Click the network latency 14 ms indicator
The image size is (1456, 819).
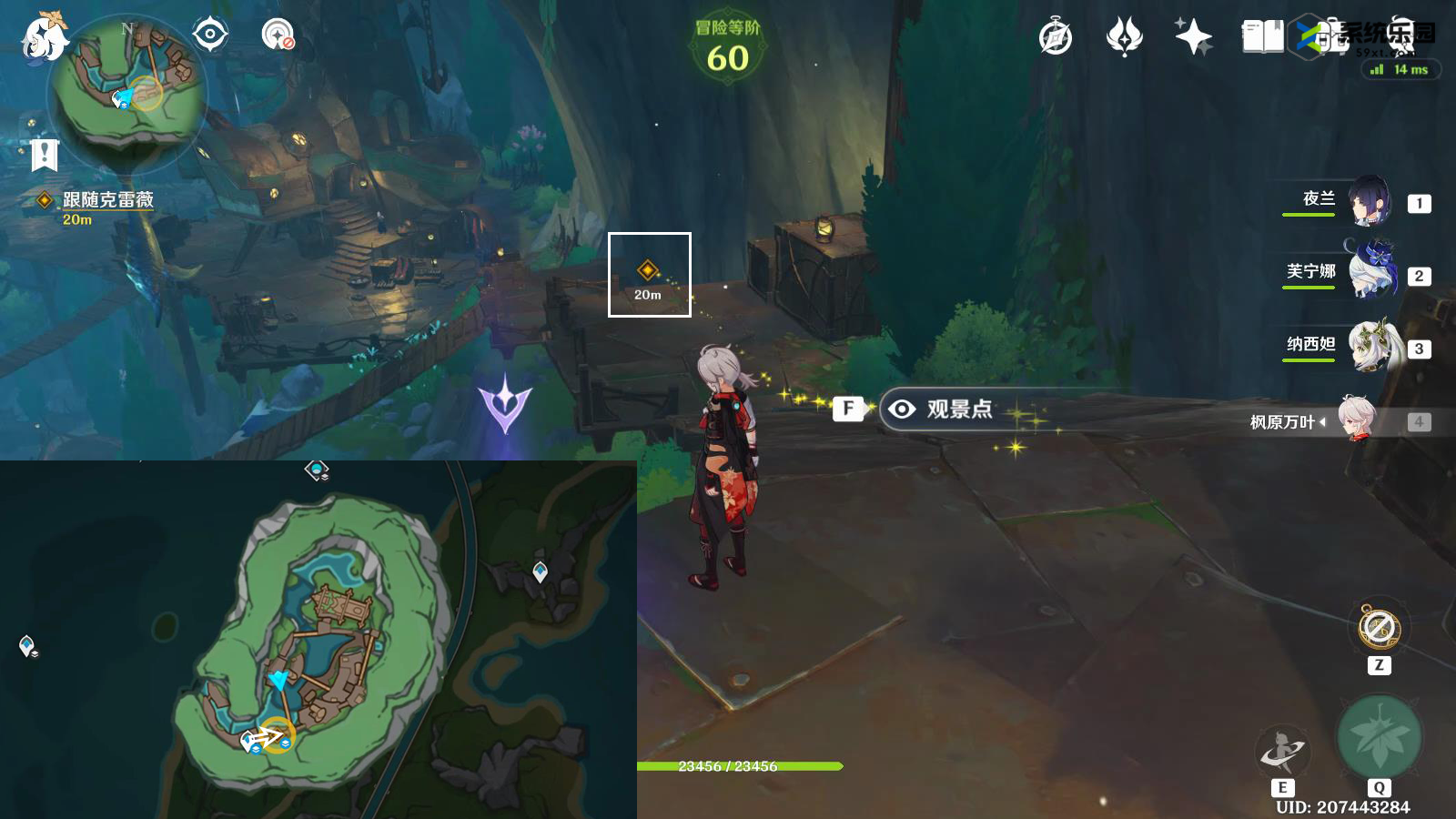[x=1400, y=69]
